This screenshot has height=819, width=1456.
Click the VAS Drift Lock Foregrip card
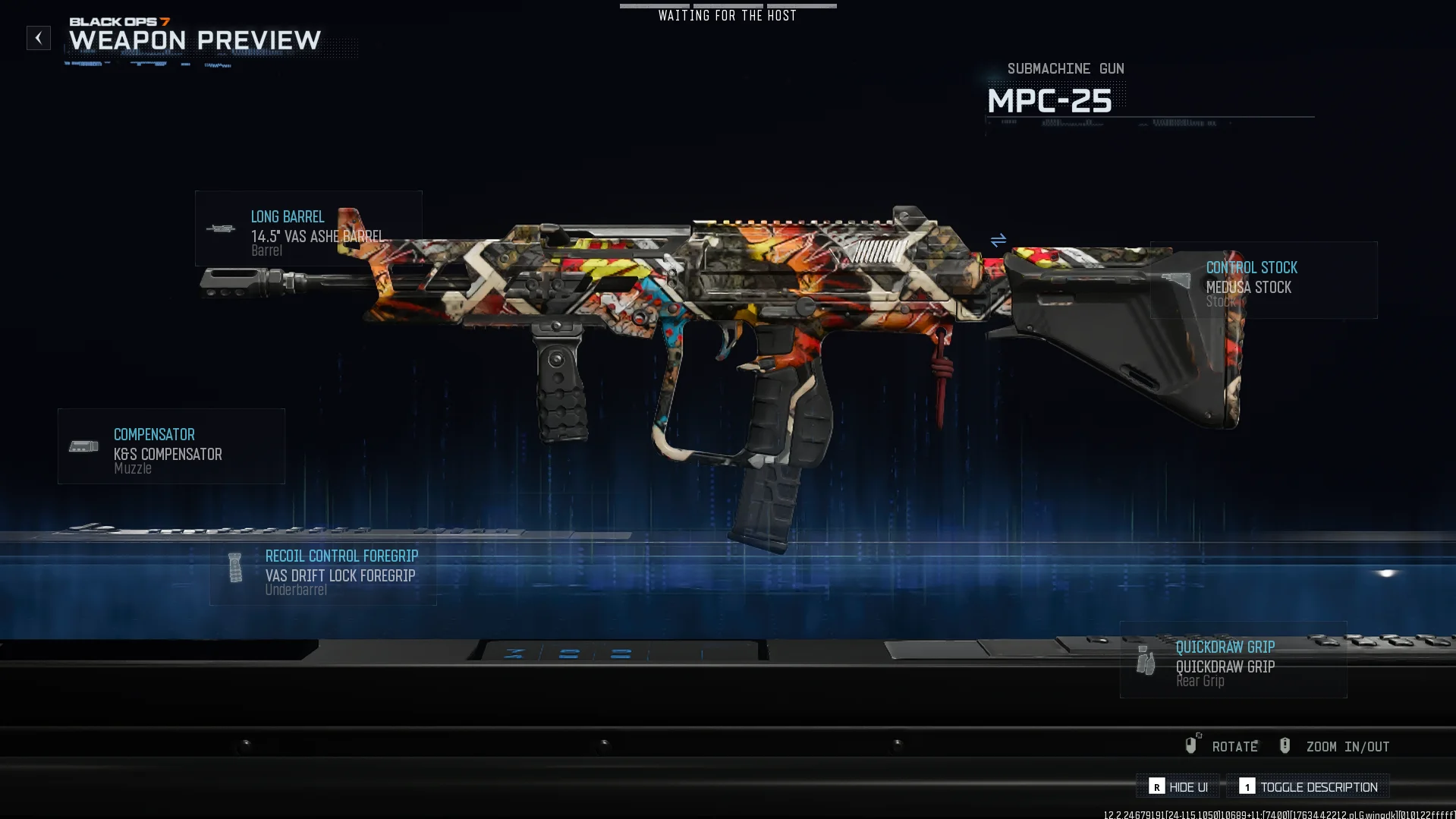point(339,575)
